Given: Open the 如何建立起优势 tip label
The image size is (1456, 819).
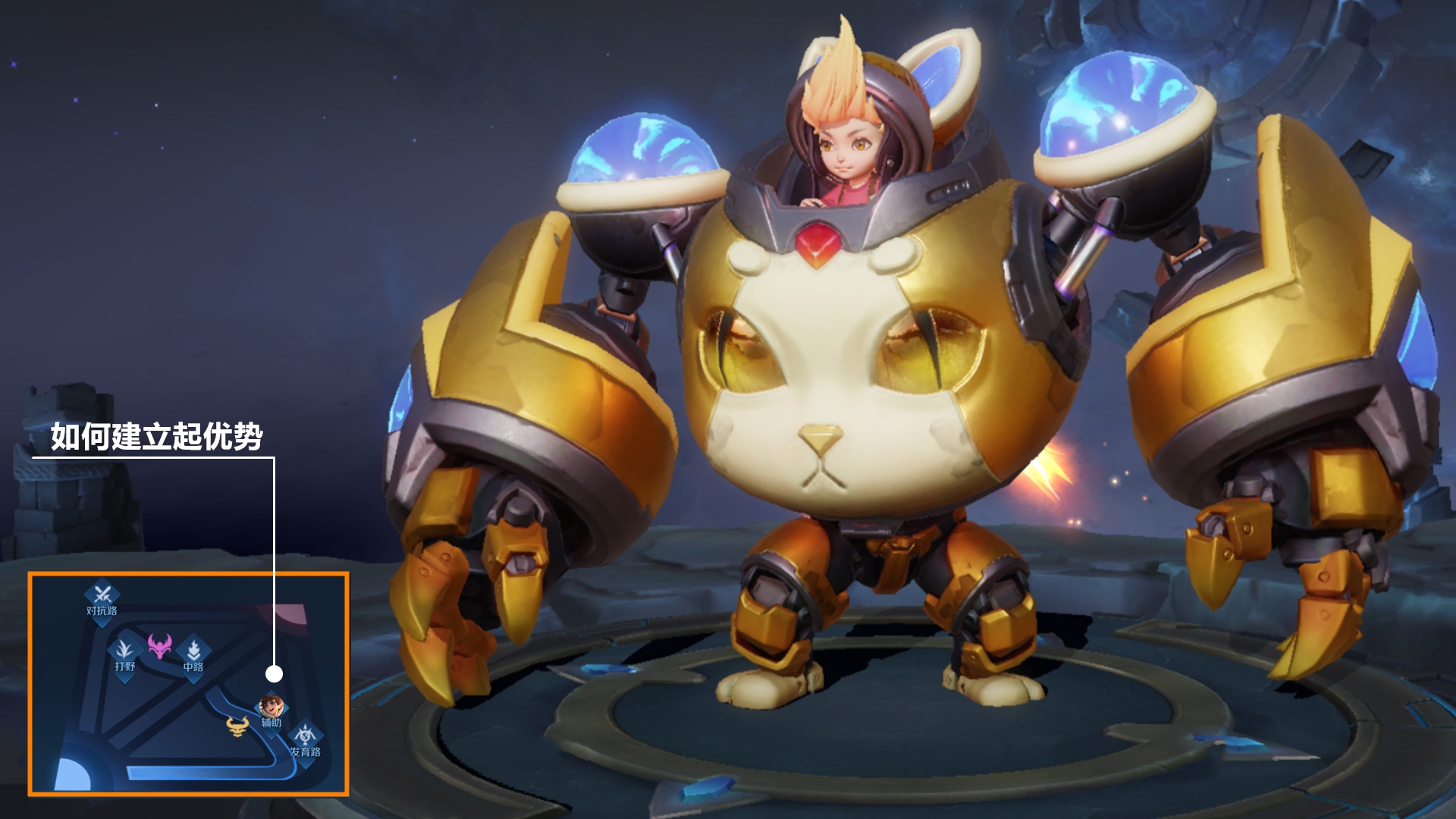Looking at the screenshot, I should tap(156, 437).
